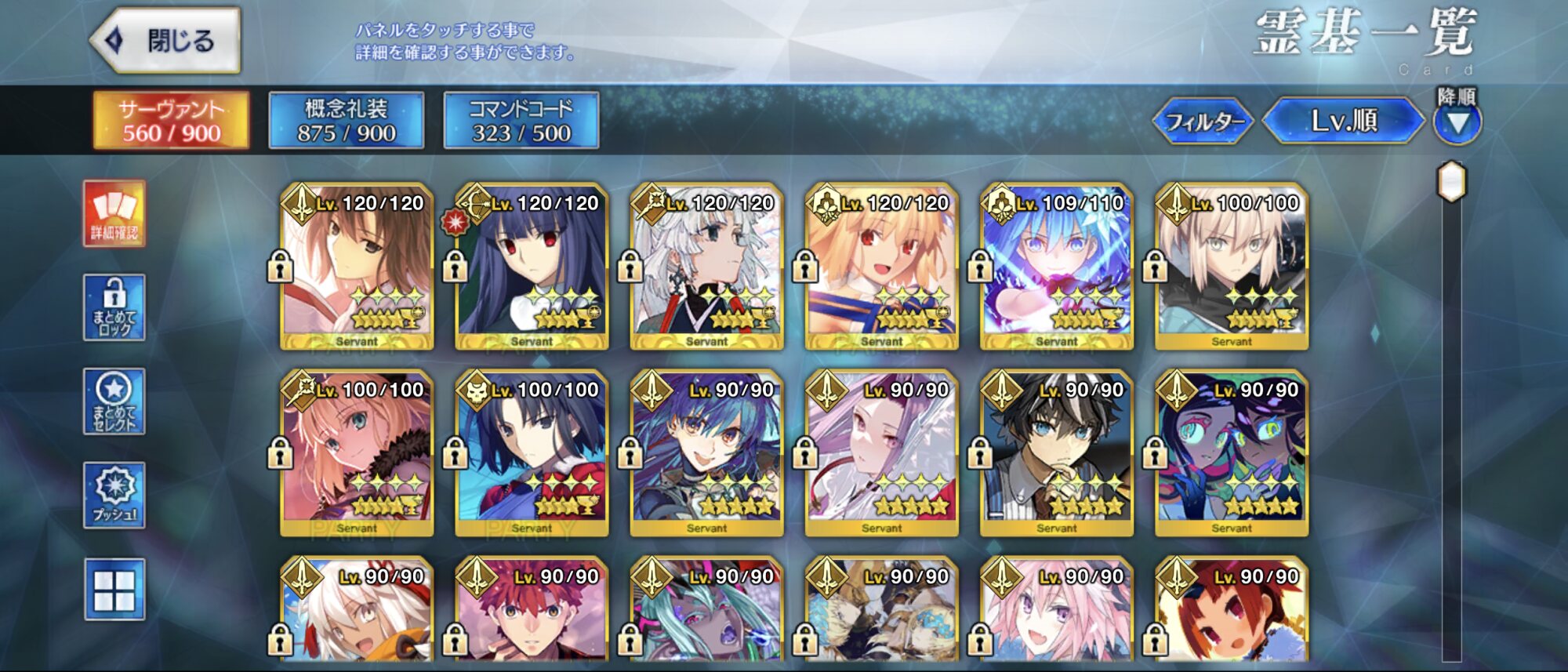Screen dimensions: 1568x672
Task: Click the まとめてロック bulk lock button
Action: [114, 307]
